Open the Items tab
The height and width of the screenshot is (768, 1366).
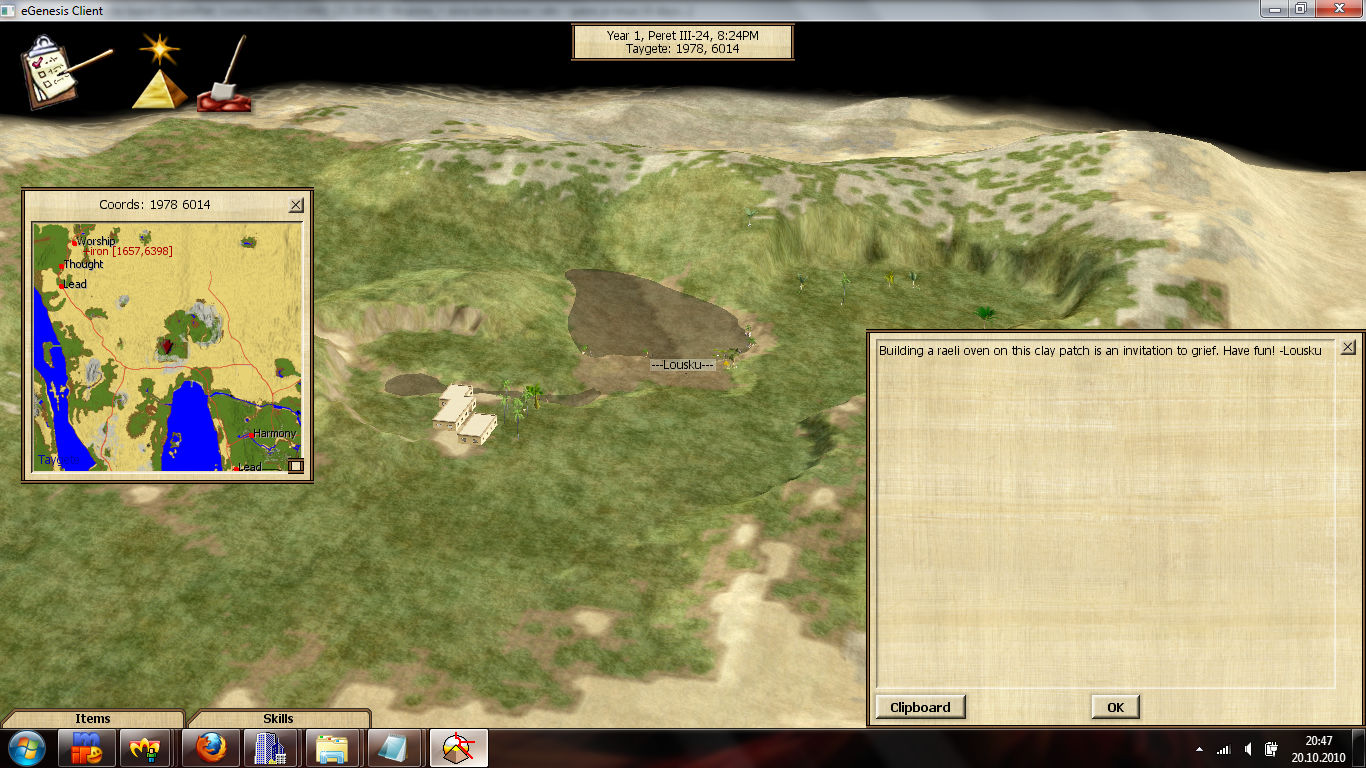pyautogui.click(x=93, y=718)
